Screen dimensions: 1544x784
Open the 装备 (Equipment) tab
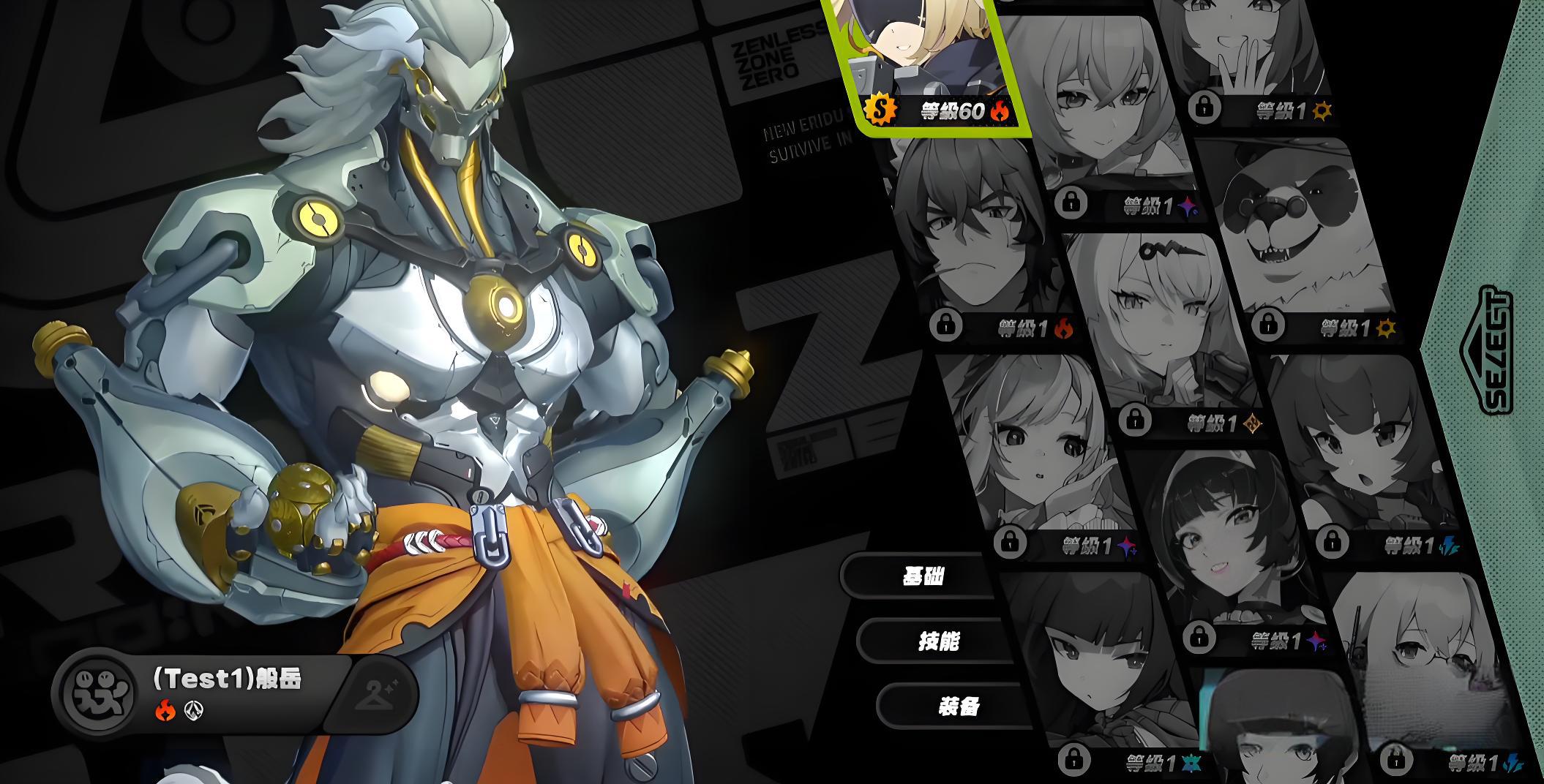click(x=957, y=706)
